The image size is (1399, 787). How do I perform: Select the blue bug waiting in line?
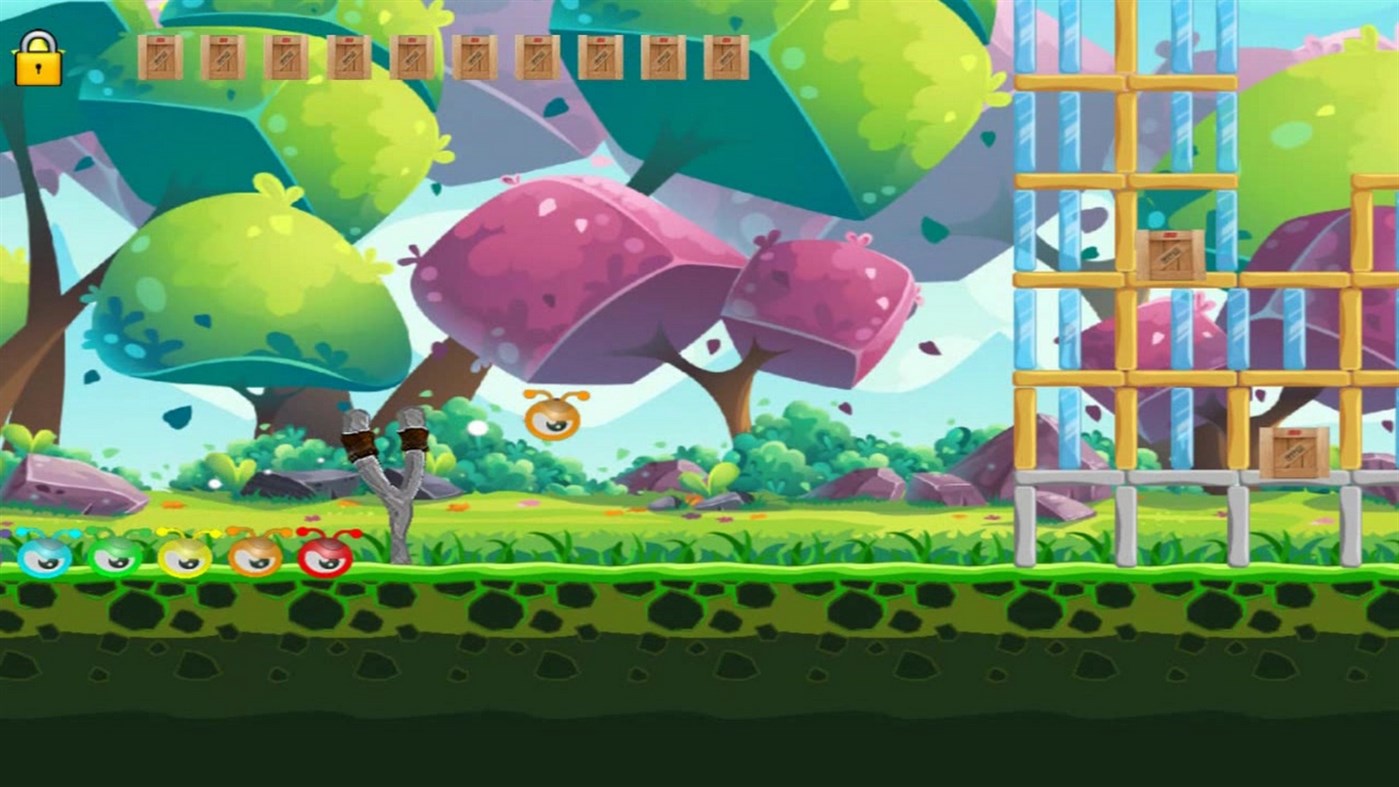[x=42, y=558]
